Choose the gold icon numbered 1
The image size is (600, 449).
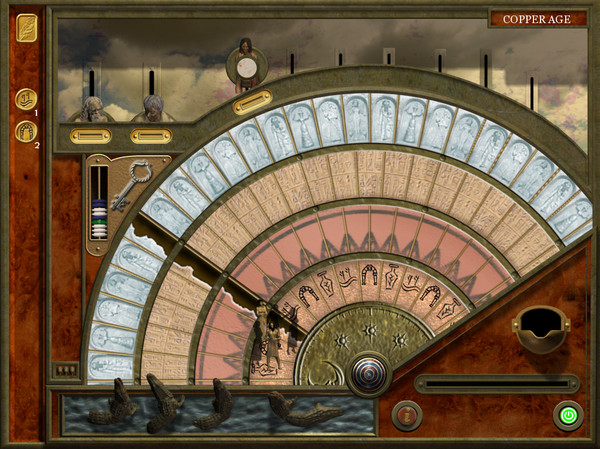pos(26,98)
